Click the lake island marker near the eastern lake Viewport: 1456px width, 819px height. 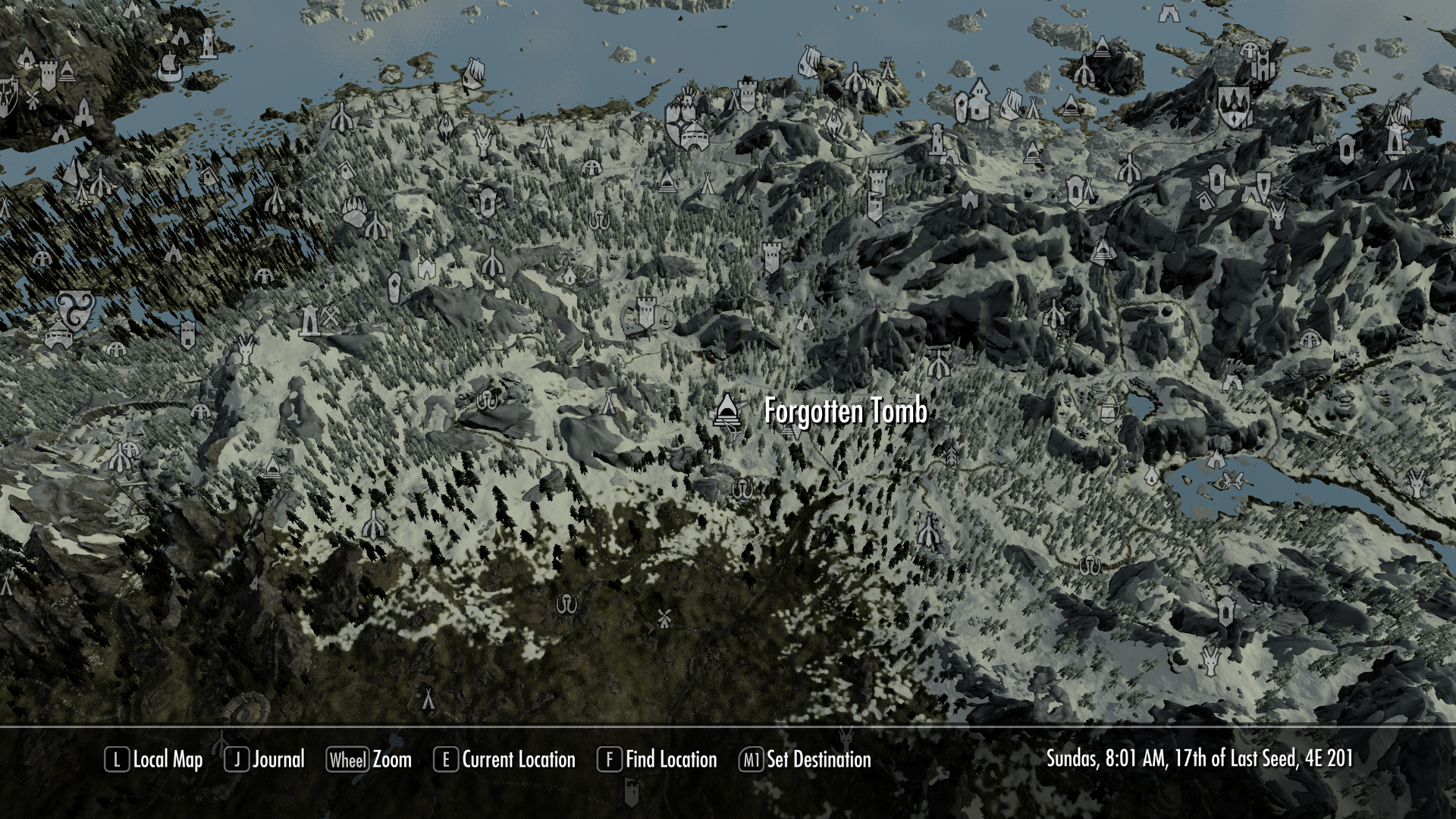click(x=1232, y=479)
